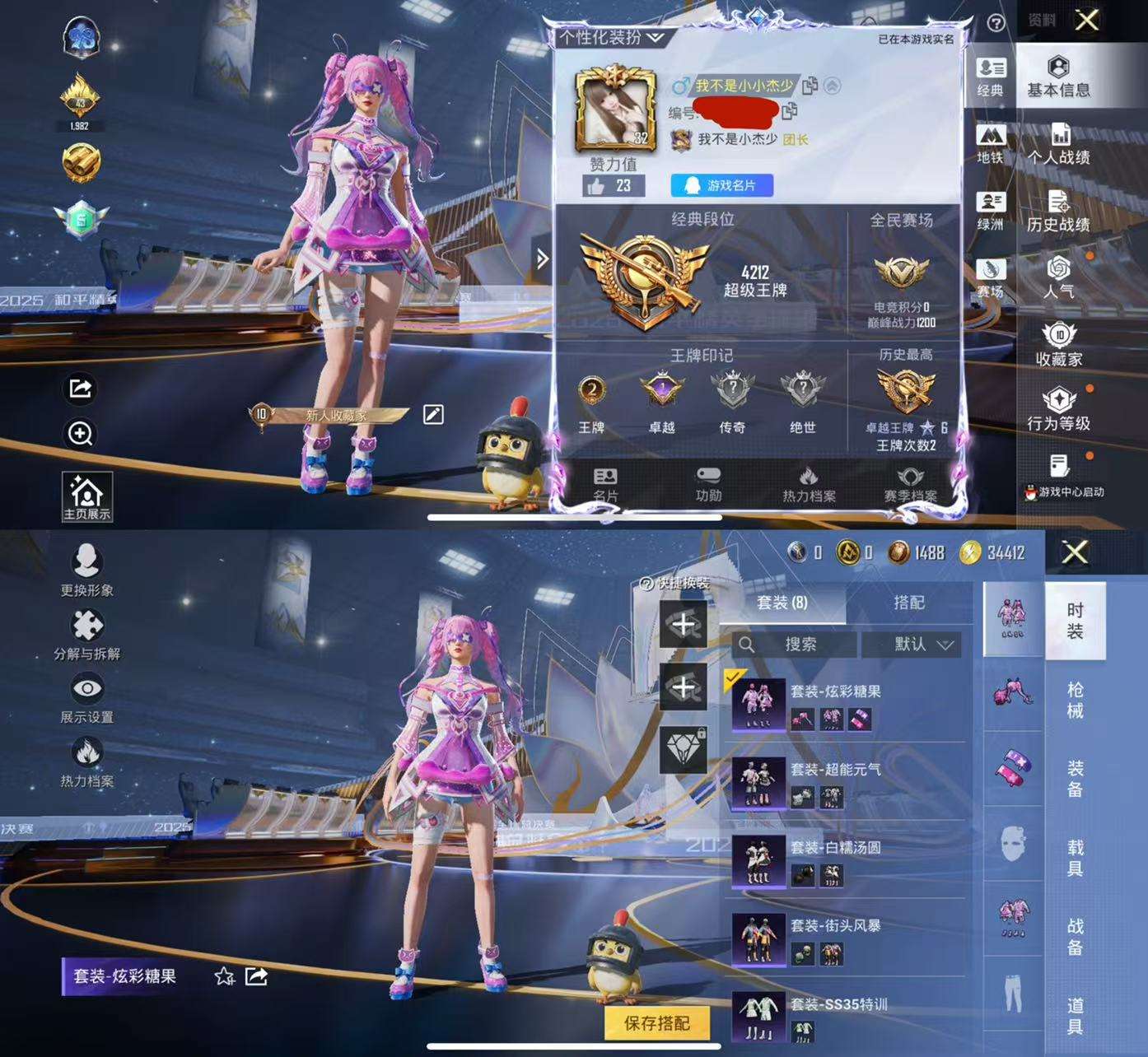The image size is (1148, 1057).
Task: Click the magnifier zoom icon on the left
Action: point(79,435)
